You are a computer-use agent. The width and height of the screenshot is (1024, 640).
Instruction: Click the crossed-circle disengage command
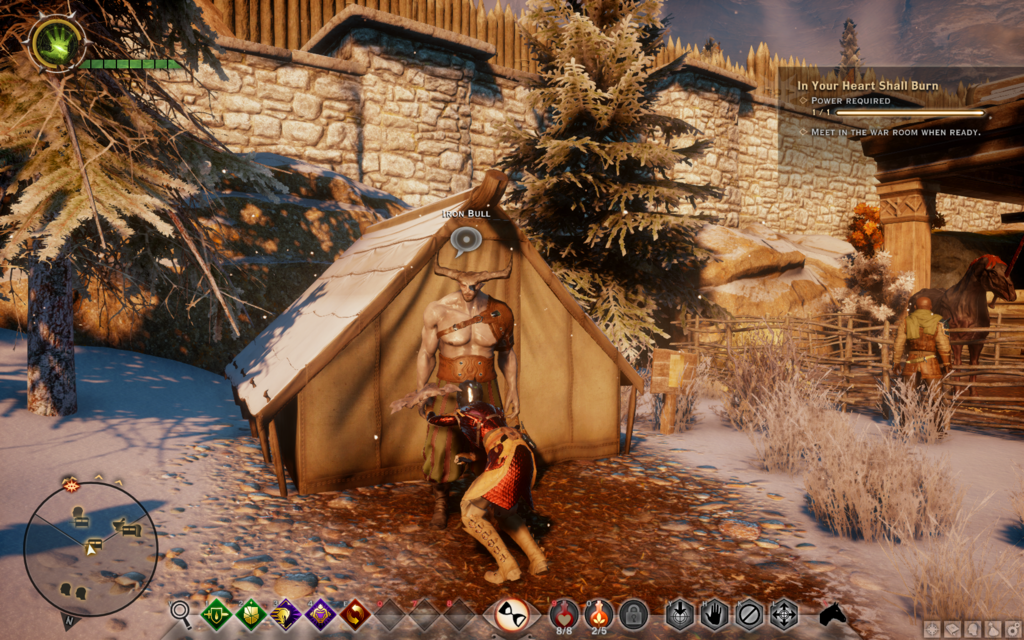(x=748, y=614)
